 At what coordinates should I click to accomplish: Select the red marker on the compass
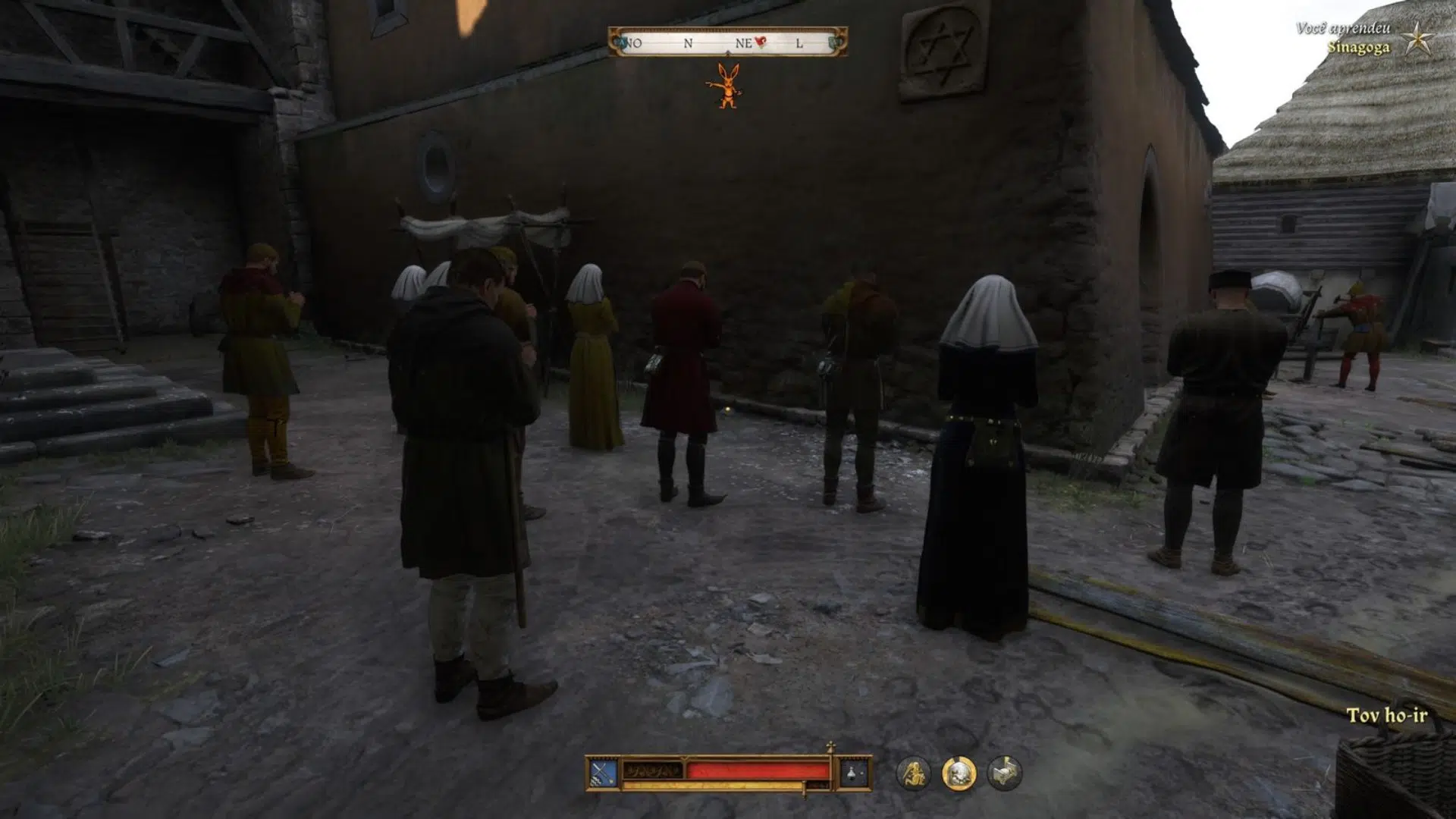coord(761,42)
